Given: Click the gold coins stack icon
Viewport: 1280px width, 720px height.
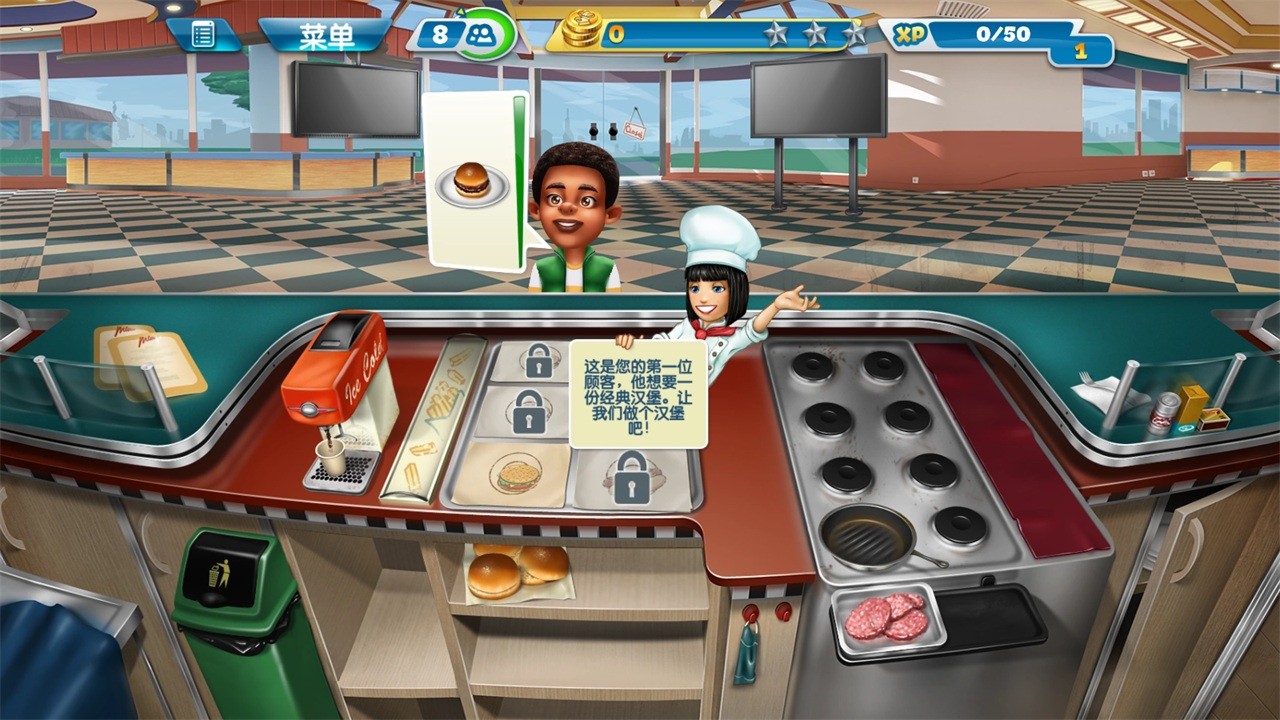Looking at the screenshot, I should click(584, 29).
